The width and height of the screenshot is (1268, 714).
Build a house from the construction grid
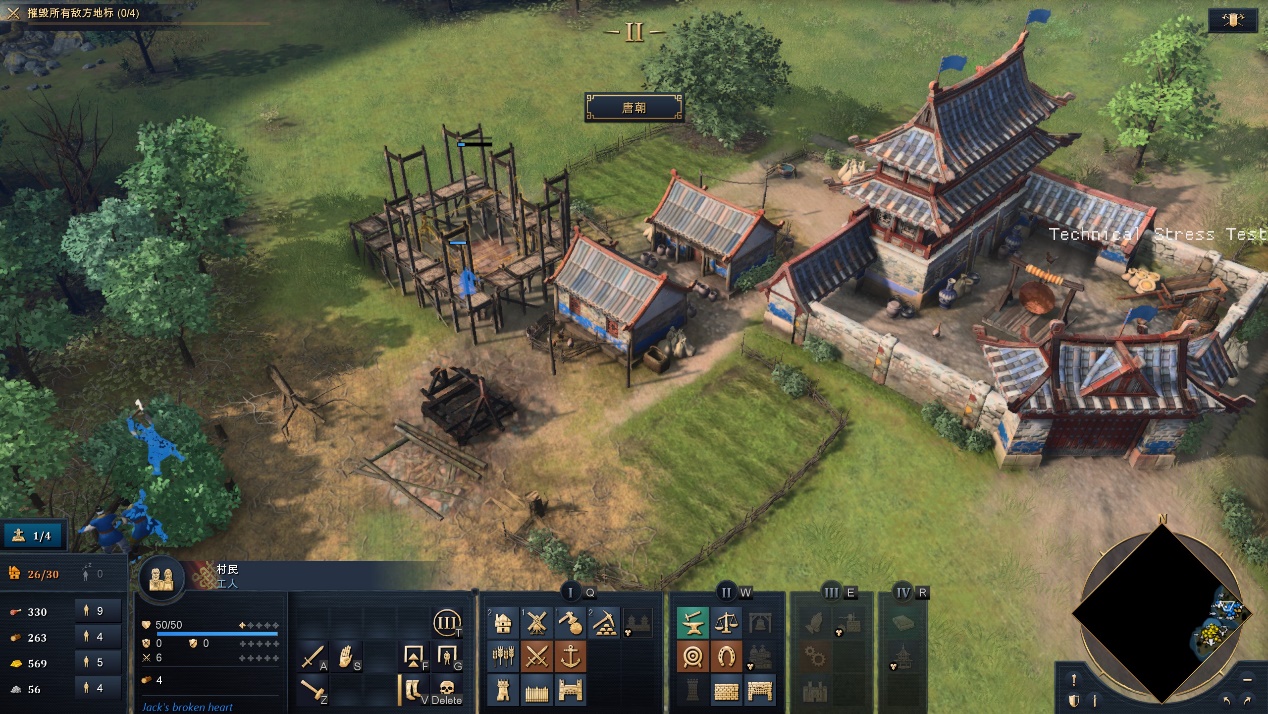click(504, 624)
